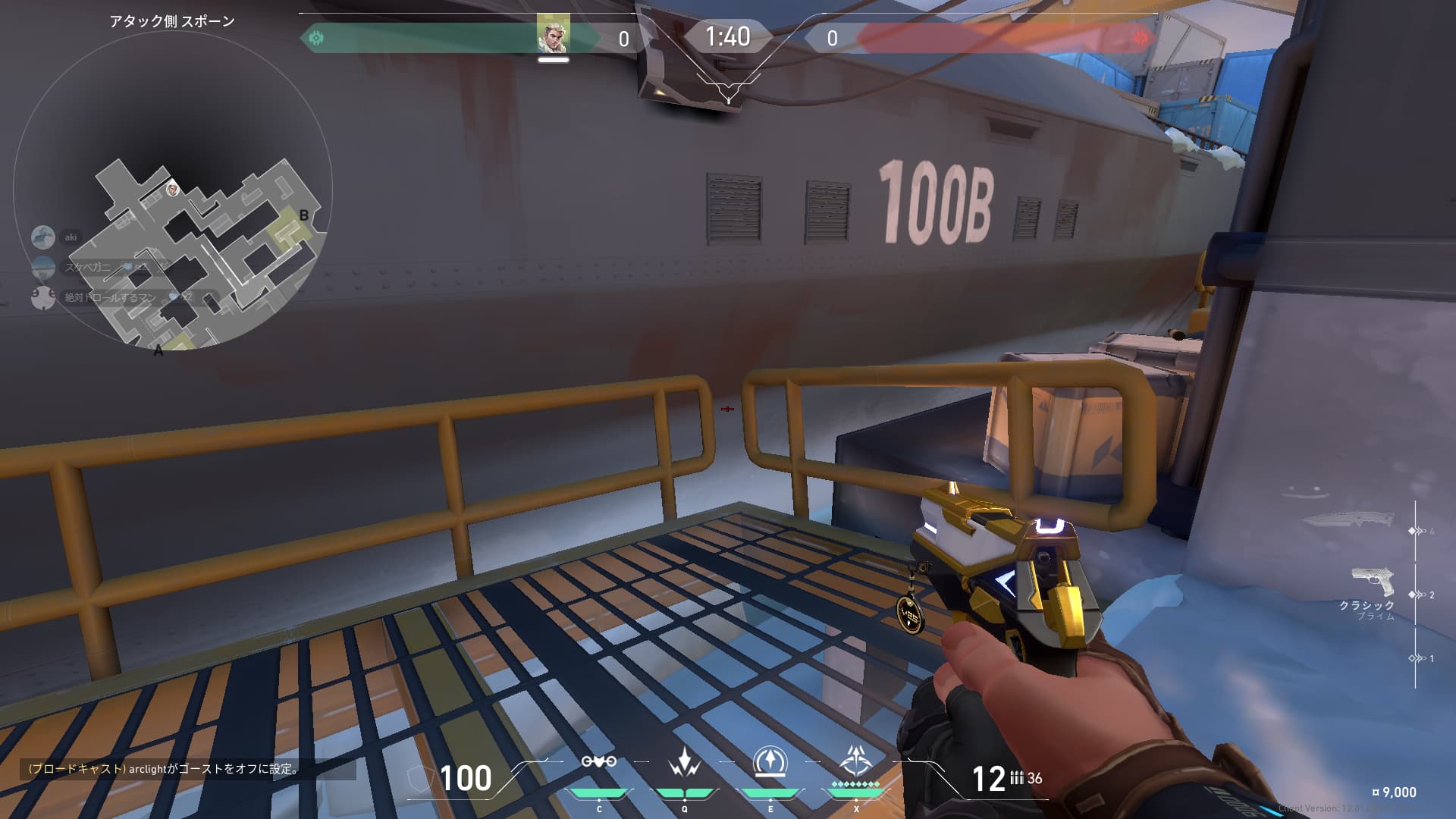Open the broadcast chat message box

[x=187, y=769]
